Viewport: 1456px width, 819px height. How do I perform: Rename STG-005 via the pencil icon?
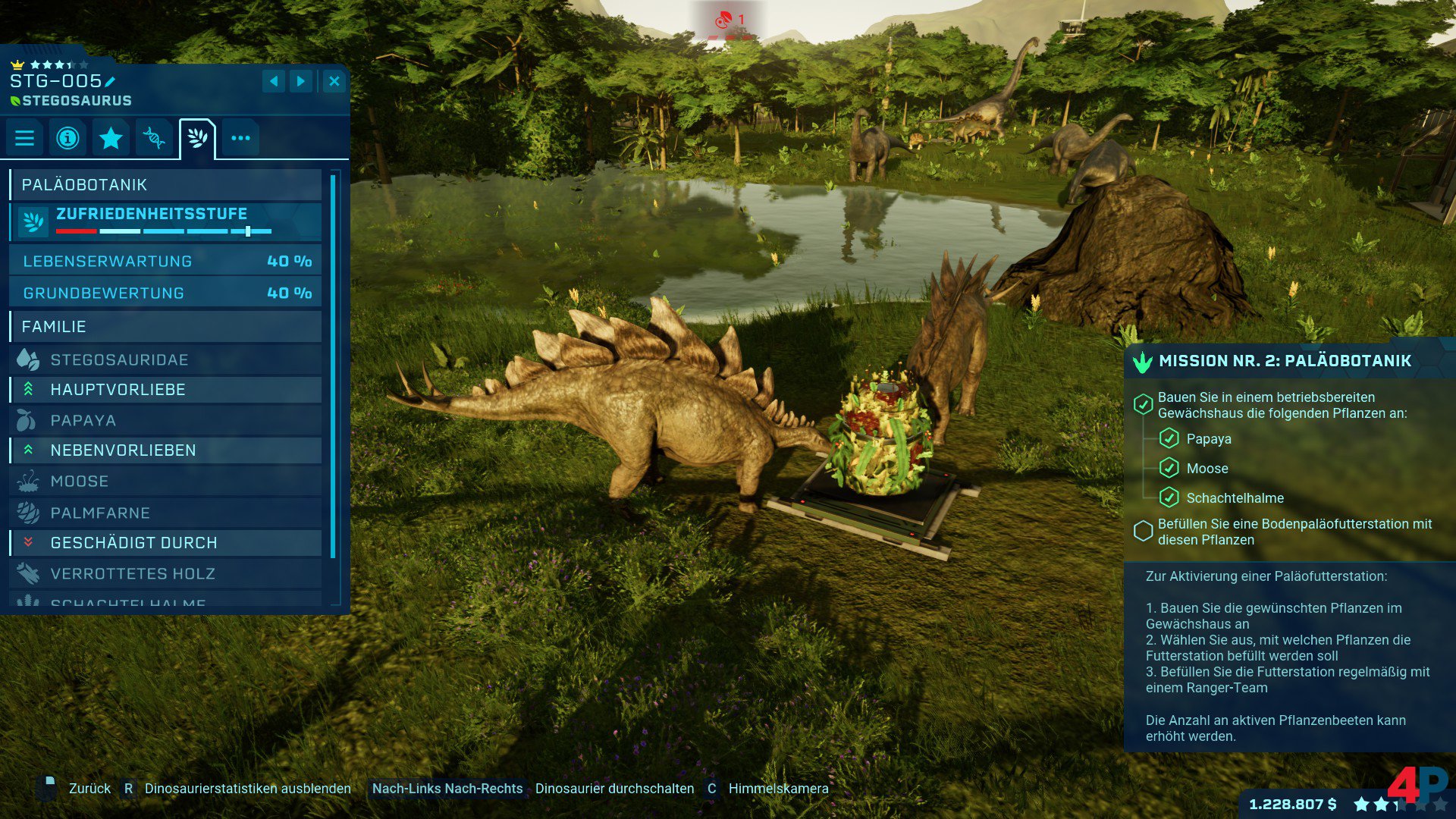tap(111, 82)
